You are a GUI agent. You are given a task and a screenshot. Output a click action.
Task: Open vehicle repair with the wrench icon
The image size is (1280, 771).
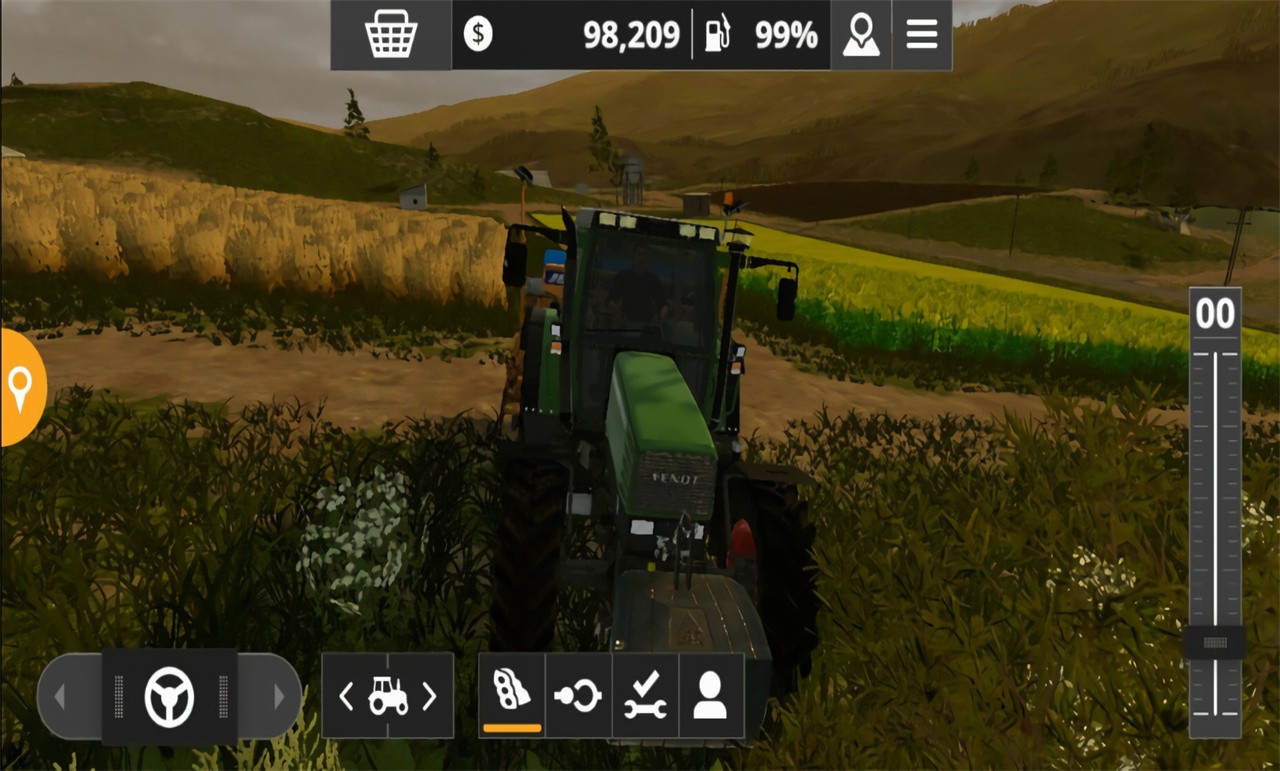tap(644, 694)
